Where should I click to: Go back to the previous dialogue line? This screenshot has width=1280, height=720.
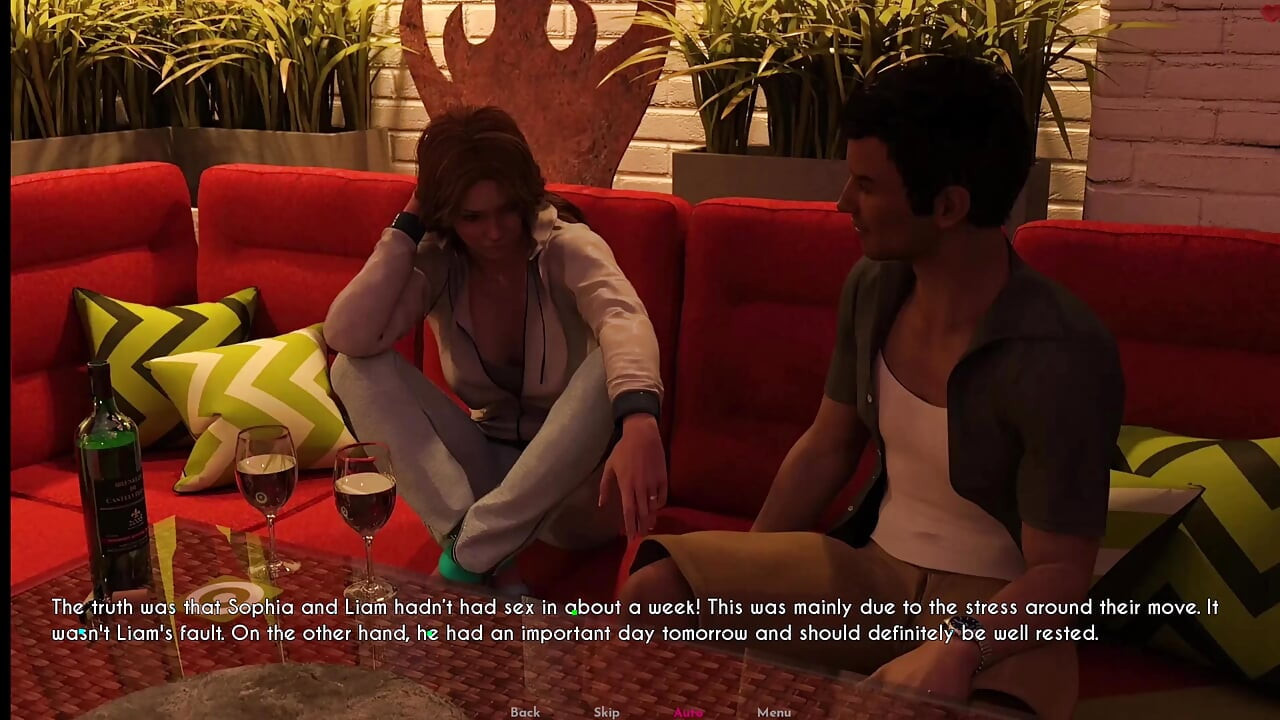pyautogui.click(x=525, y=712)
